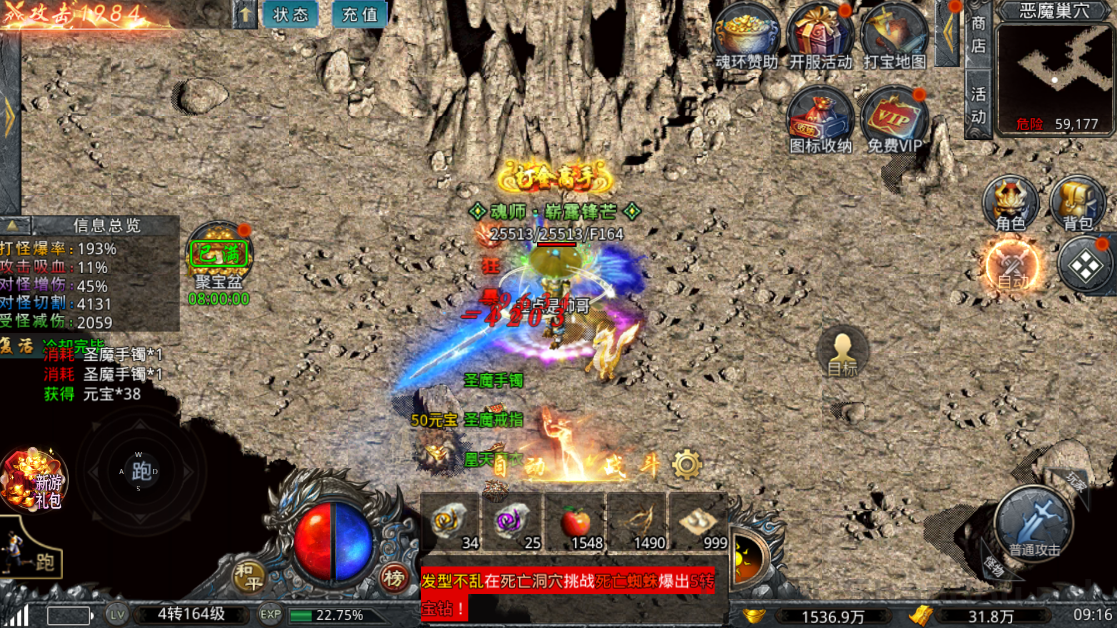Open the 状态 status panel

click(x=291, y=14)
